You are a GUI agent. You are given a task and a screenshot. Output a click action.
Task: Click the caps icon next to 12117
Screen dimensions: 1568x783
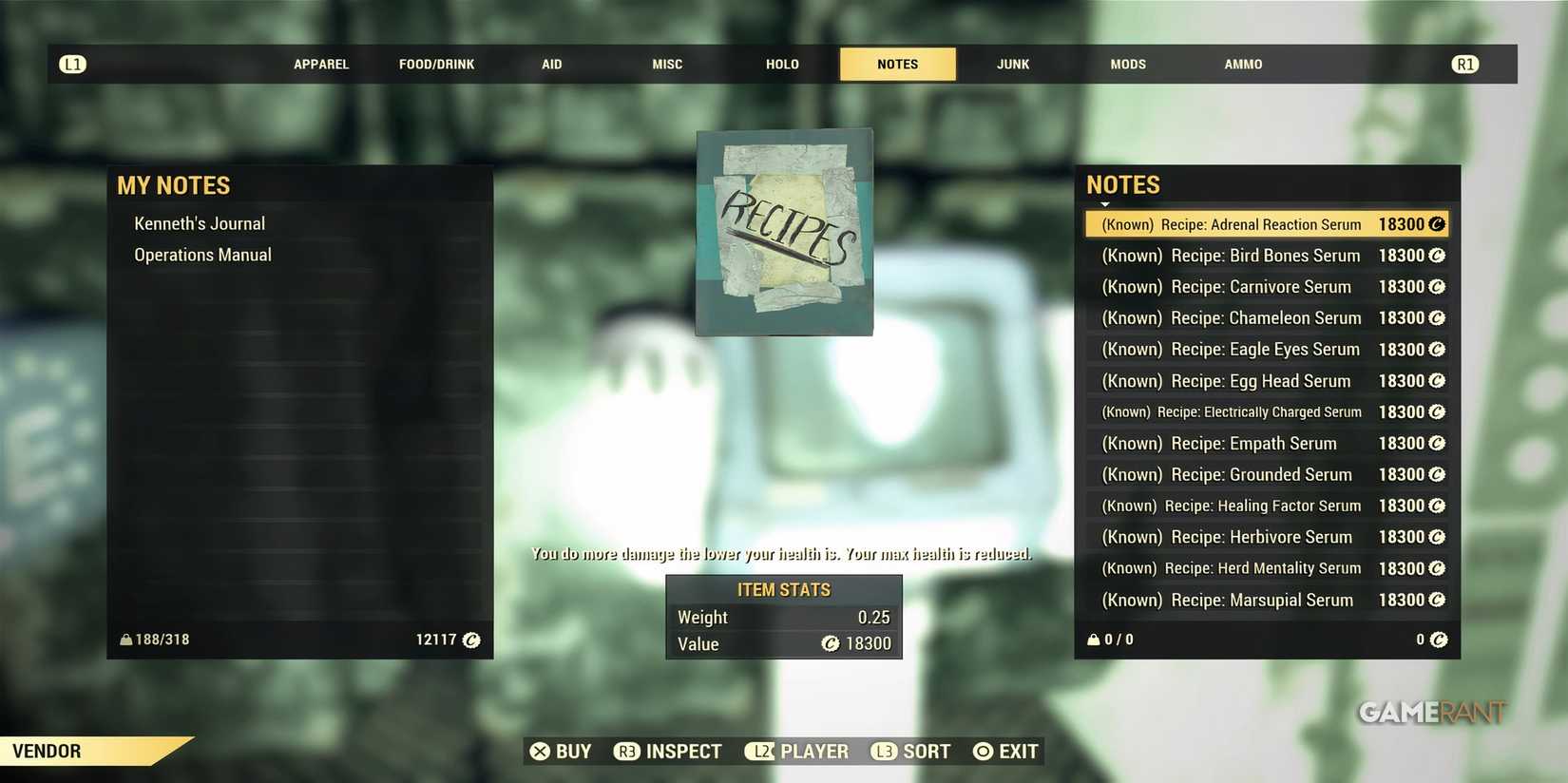(x=472, y=640)
